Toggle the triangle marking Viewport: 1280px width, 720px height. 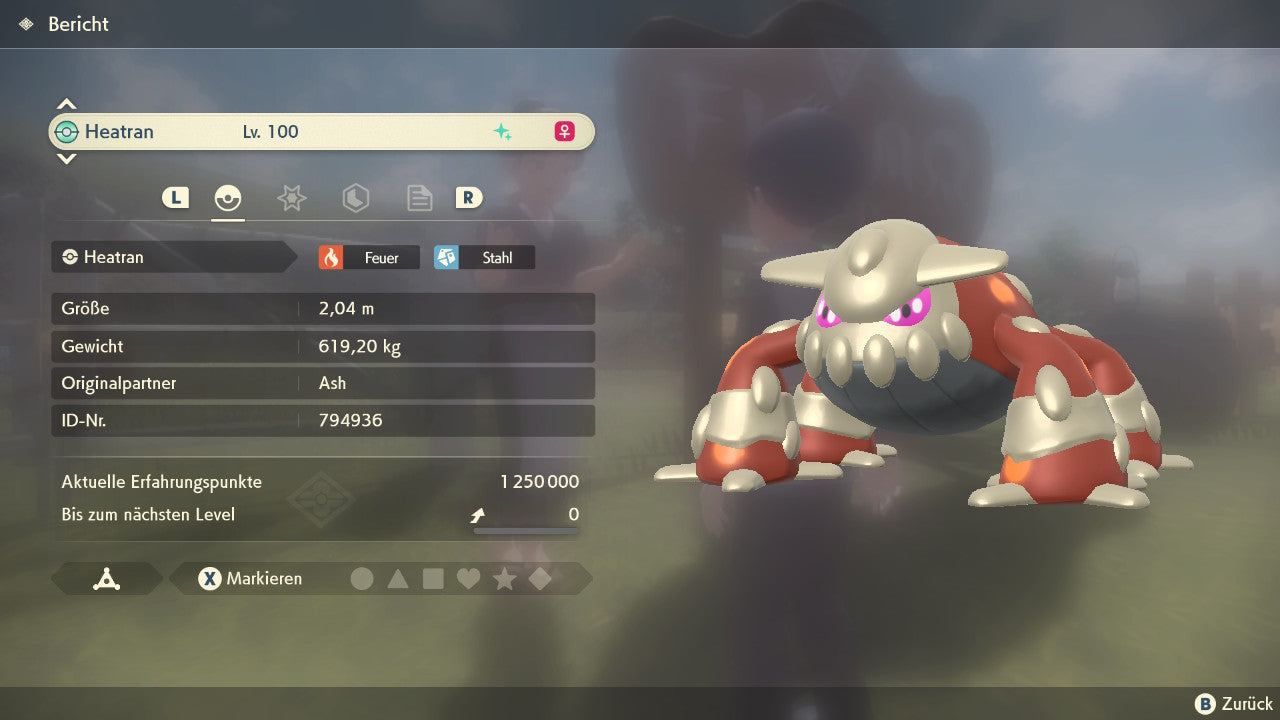(398, 578)
